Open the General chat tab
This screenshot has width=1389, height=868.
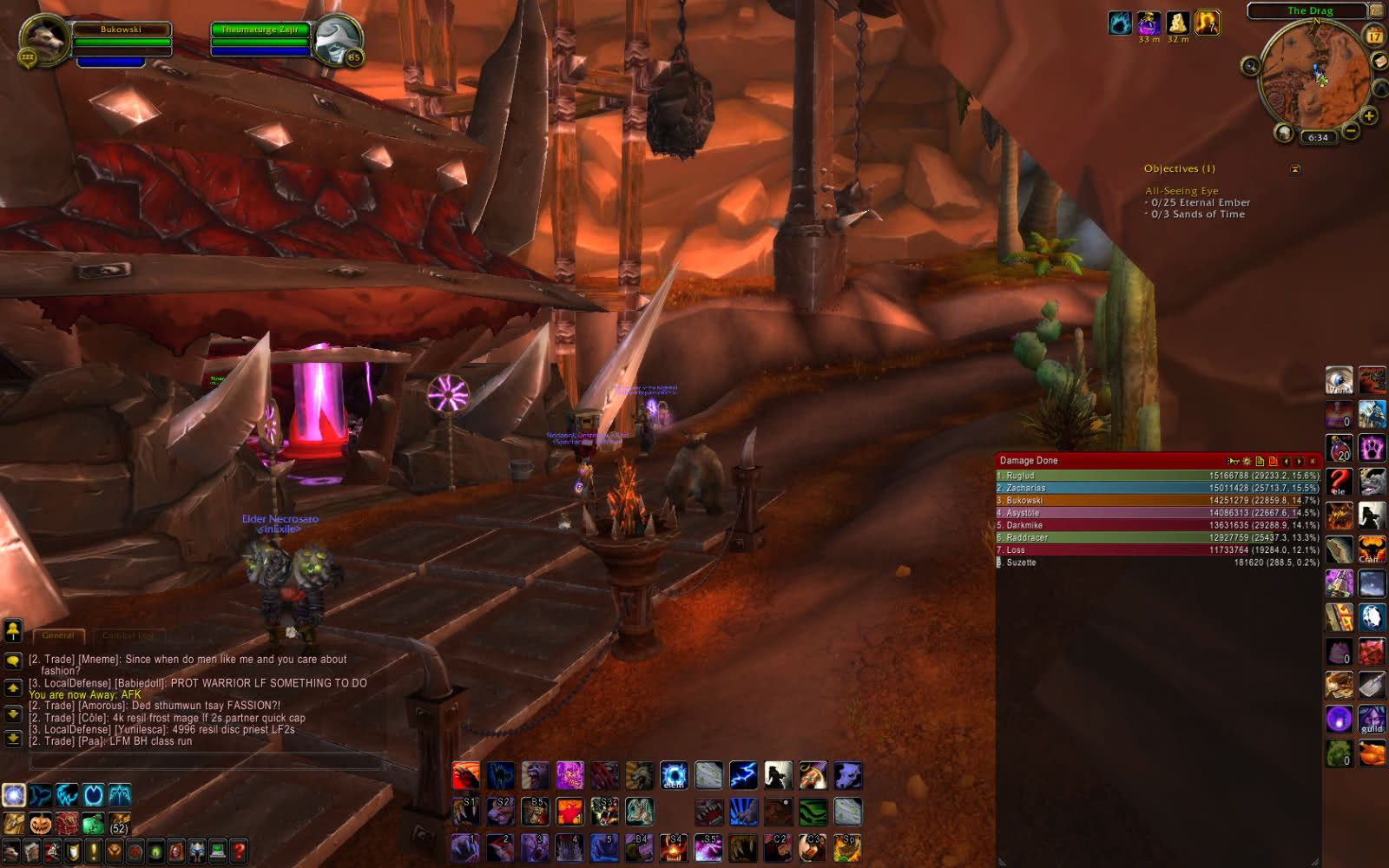pyautogui.click(x=58, y=635)
